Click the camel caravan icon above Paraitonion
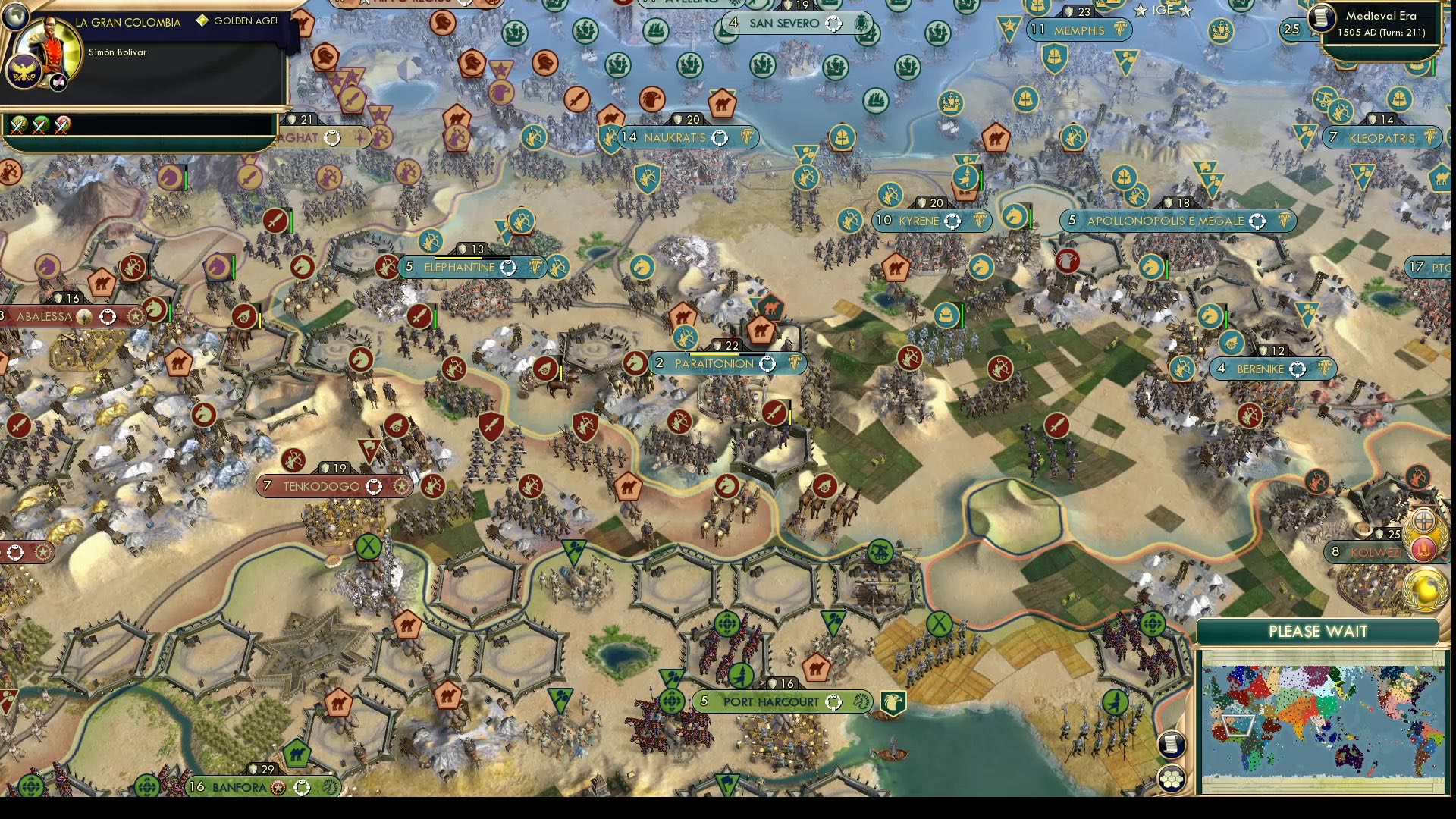Viewport: 1456px width, 819px height. click(763, 331)
